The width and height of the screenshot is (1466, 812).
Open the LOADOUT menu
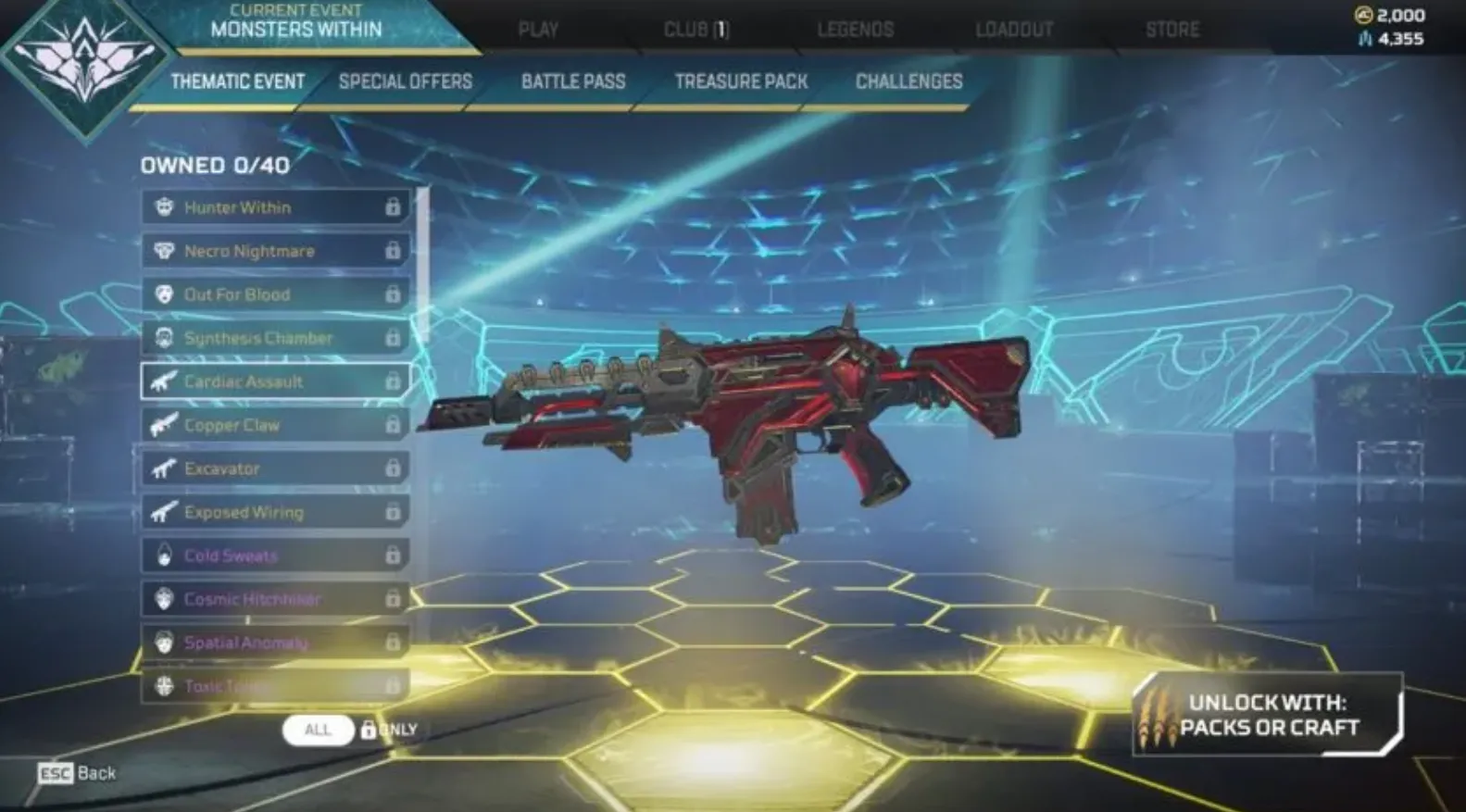[1016, 29]
